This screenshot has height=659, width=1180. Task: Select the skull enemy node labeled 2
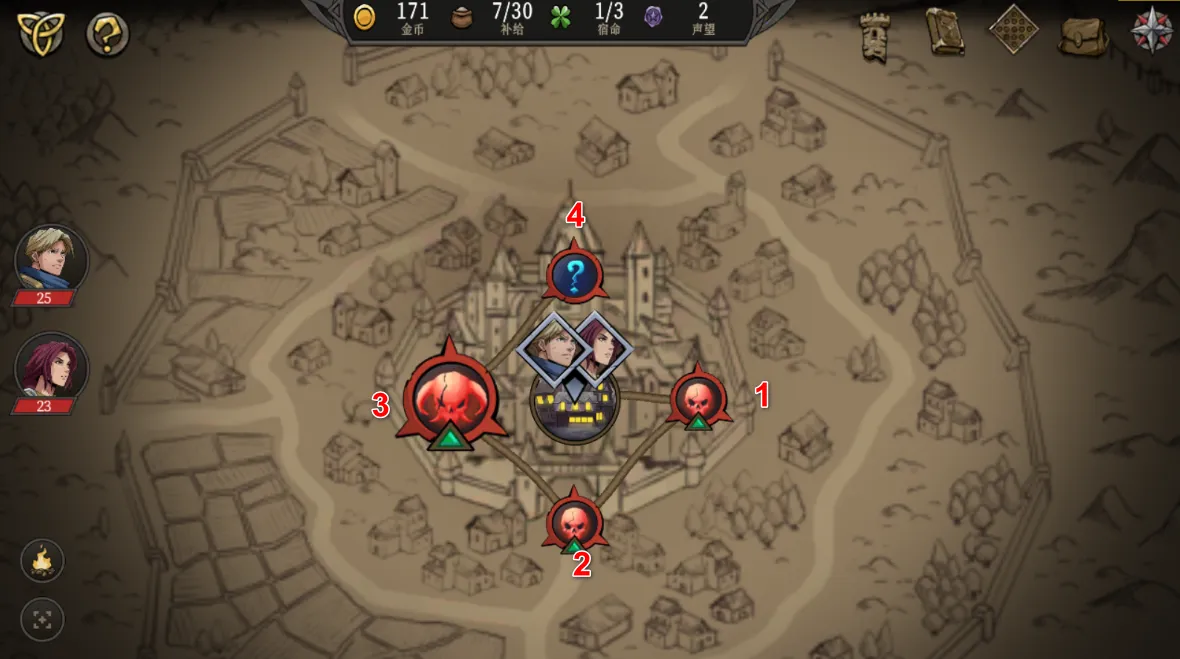[575, 521]
